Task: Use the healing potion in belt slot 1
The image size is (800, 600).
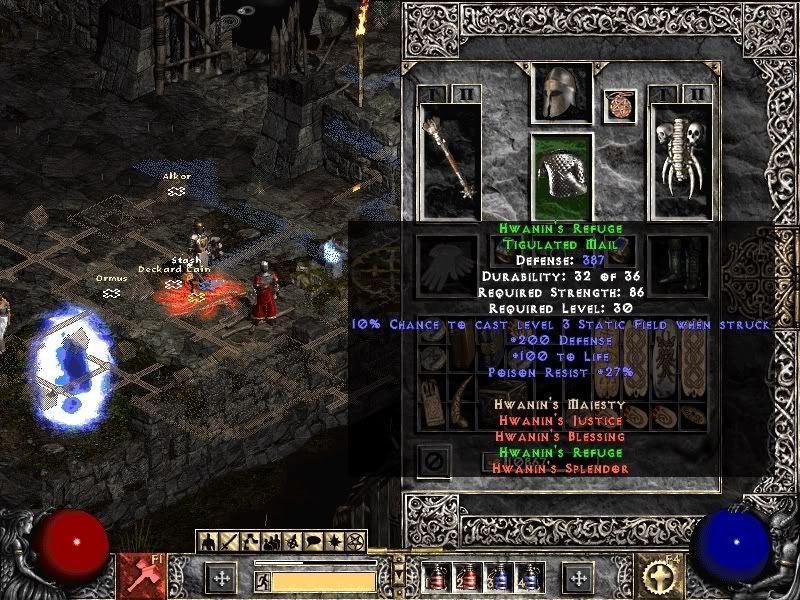Action: [434, 577]
